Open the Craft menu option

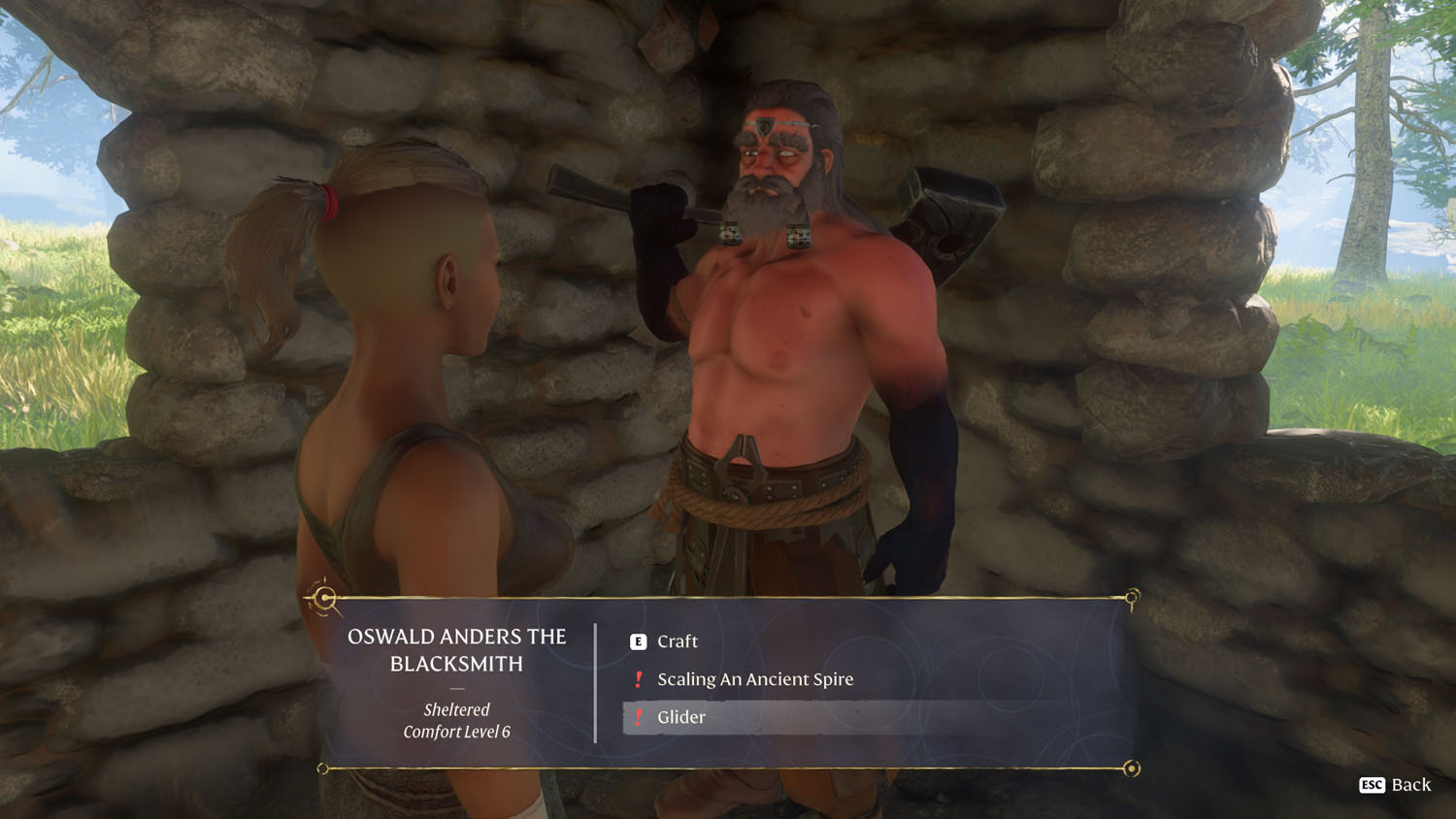678,641
